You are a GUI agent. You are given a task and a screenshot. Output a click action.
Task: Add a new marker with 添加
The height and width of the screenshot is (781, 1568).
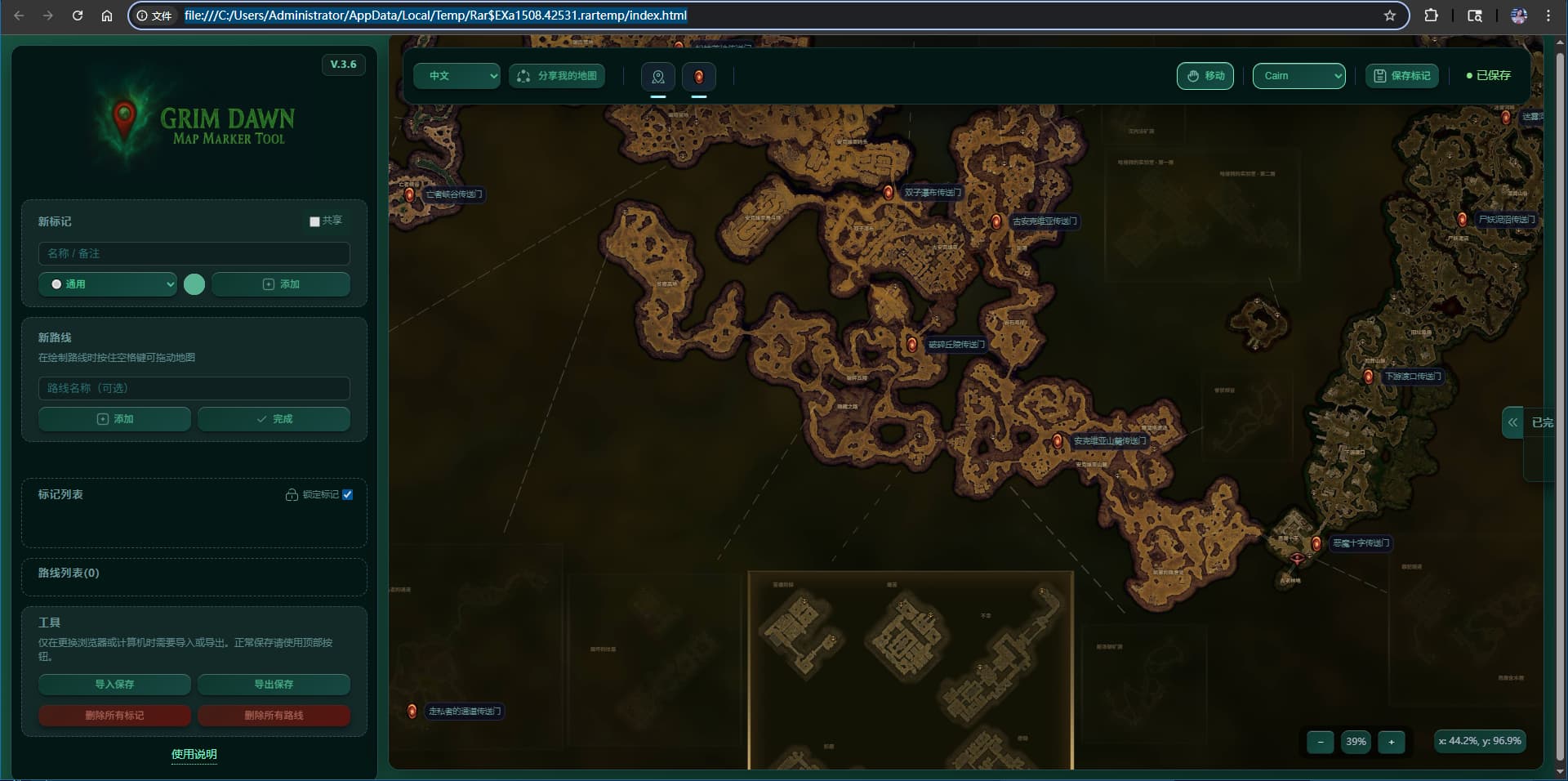280,284
